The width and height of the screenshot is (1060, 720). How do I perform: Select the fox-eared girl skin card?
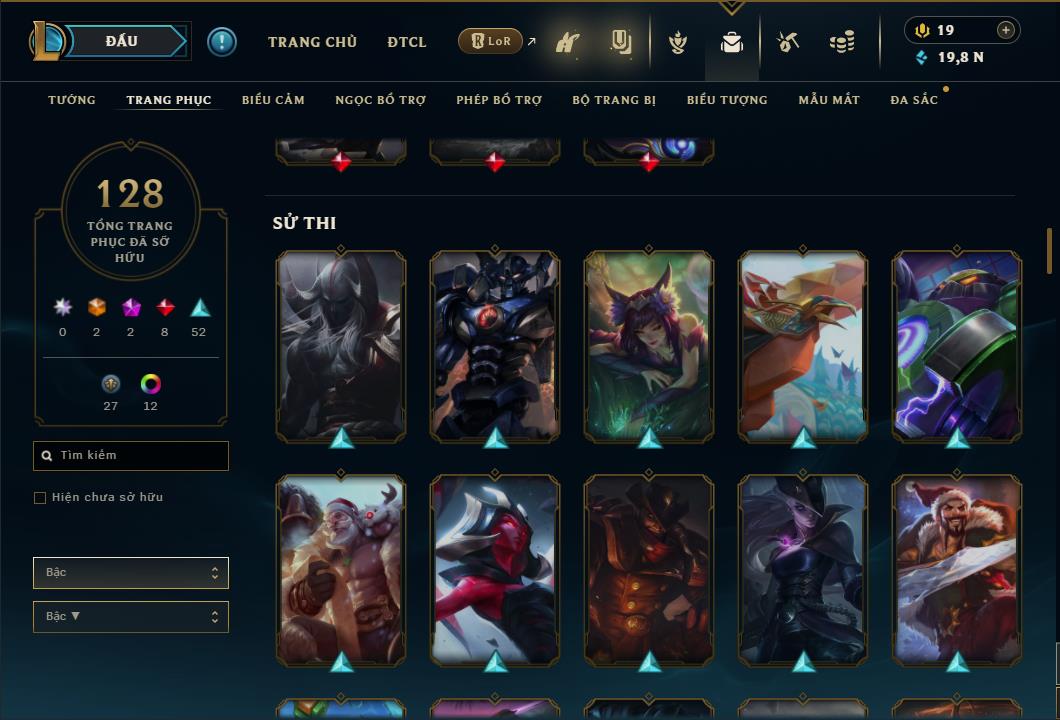click(x=649, y=344)
